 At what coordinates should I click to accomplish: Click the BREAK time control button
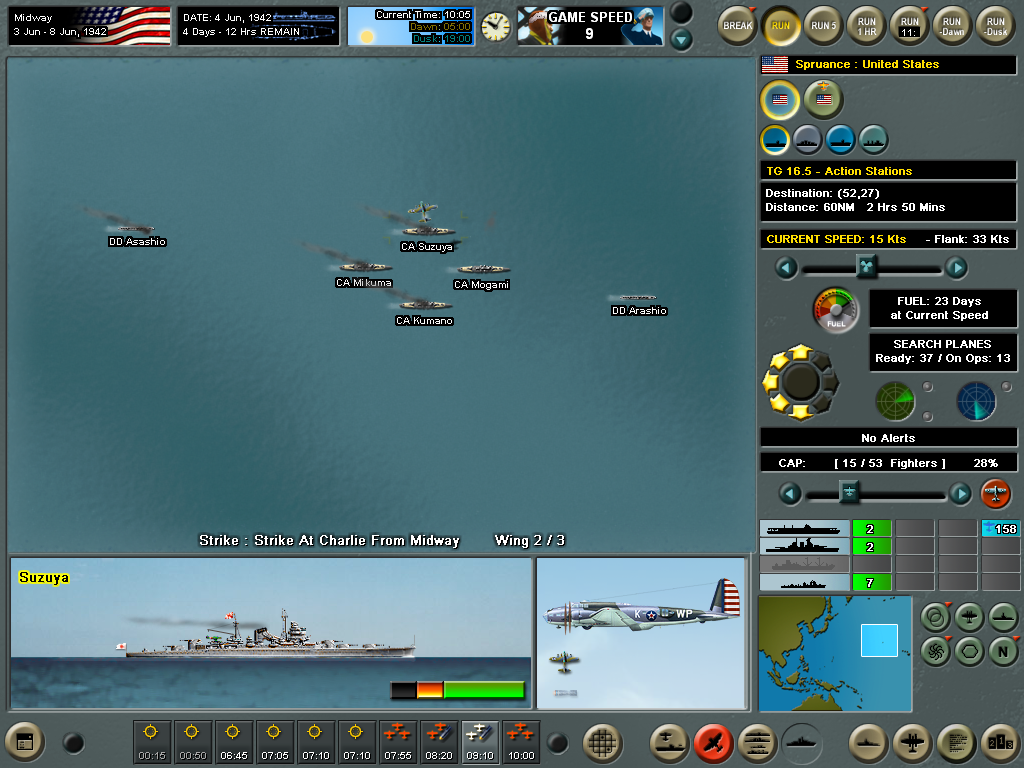737,25
